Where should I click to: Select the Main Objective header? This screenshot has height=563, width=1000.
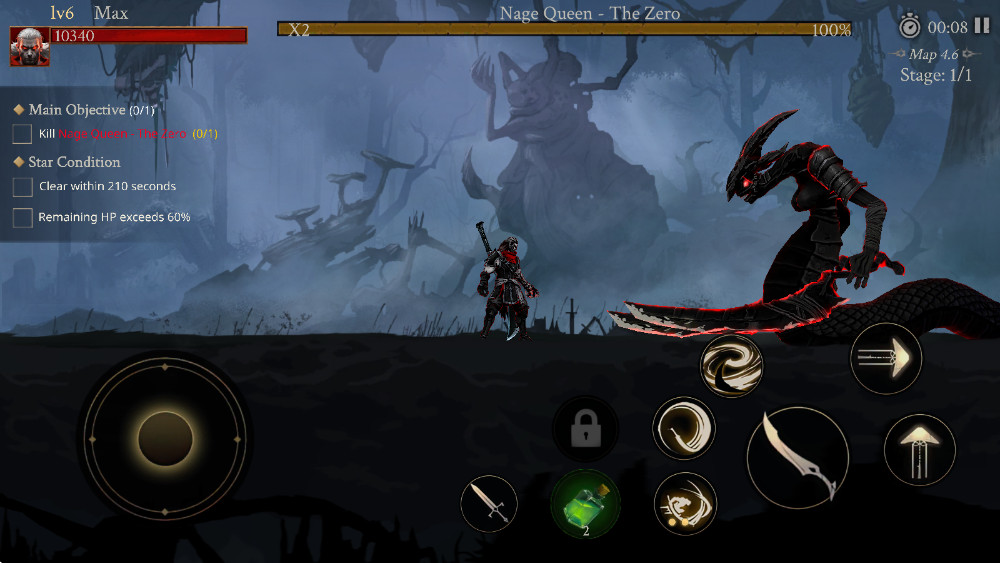click(x=77, y=110)
